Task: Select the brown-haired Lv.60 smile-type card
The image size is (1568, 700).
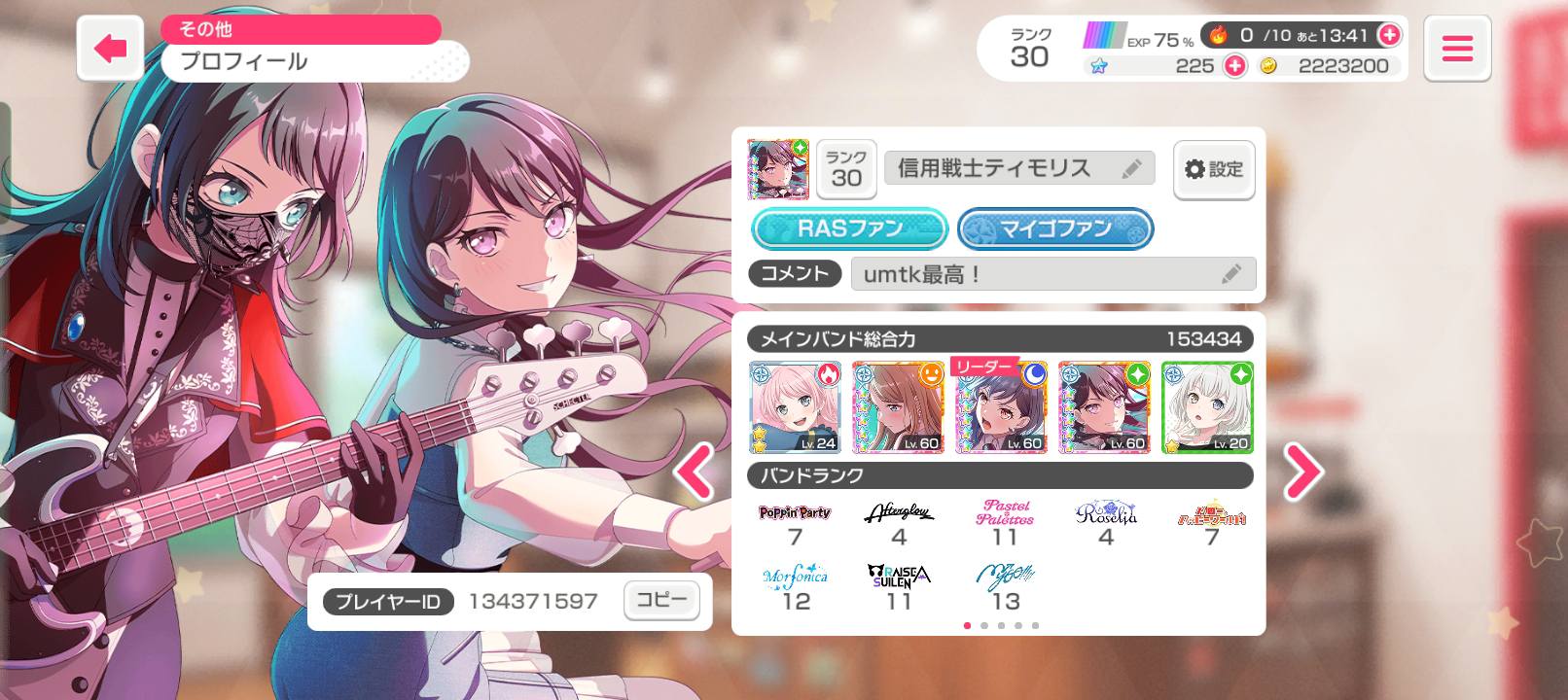Action: tap(898, 407)
